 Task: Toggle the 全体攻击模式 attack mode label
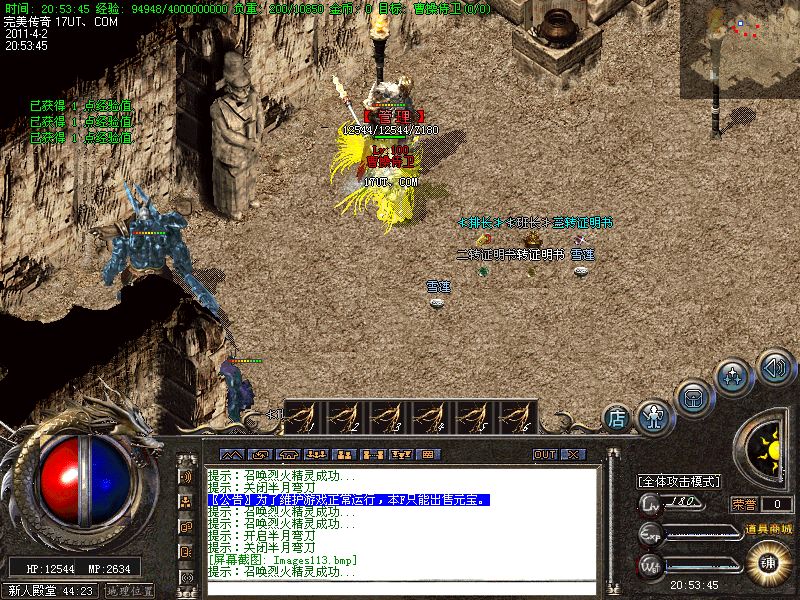680,481
